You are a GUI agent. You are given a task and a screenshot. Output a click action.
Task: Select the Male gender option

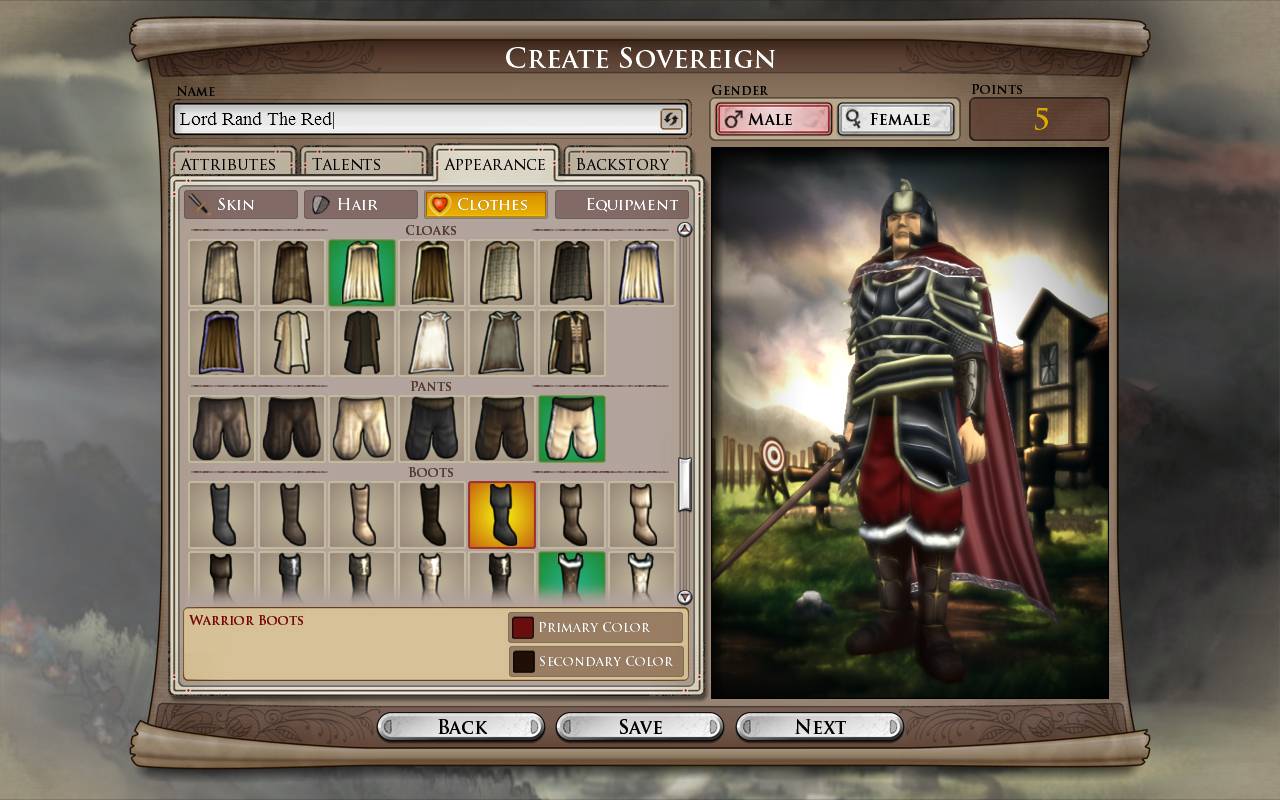tap(773, 119)
